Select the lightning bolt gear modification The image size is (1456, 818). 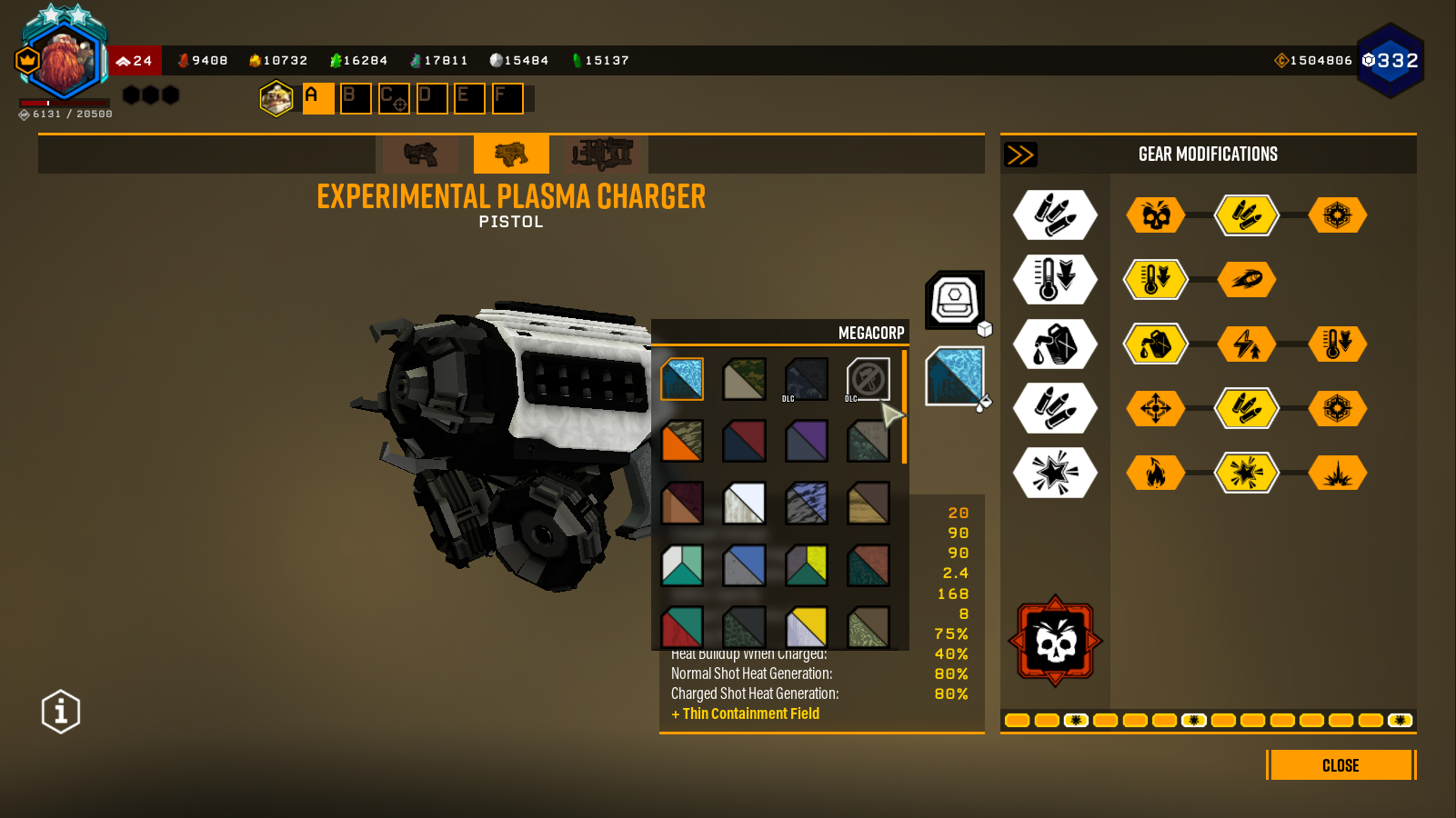point(1247,344)
